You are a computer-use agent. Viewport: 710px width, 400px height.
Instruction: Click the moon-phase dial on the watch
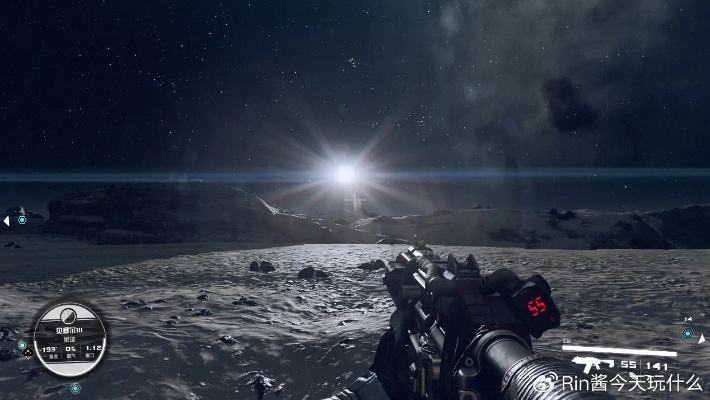pyautogui.click(x=67, y=313)
